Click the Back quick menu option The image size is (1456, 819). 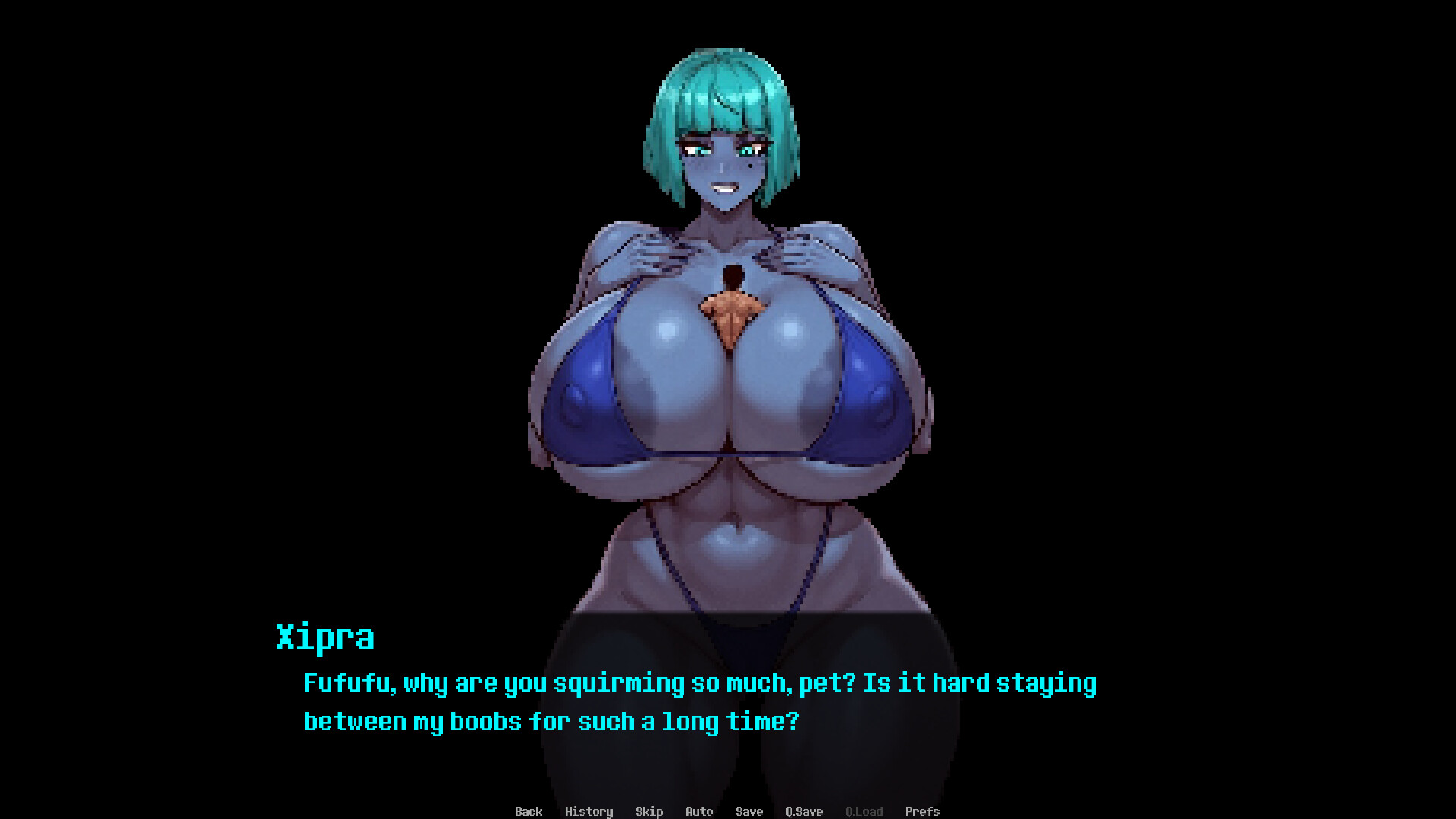(x=529, y=811)
